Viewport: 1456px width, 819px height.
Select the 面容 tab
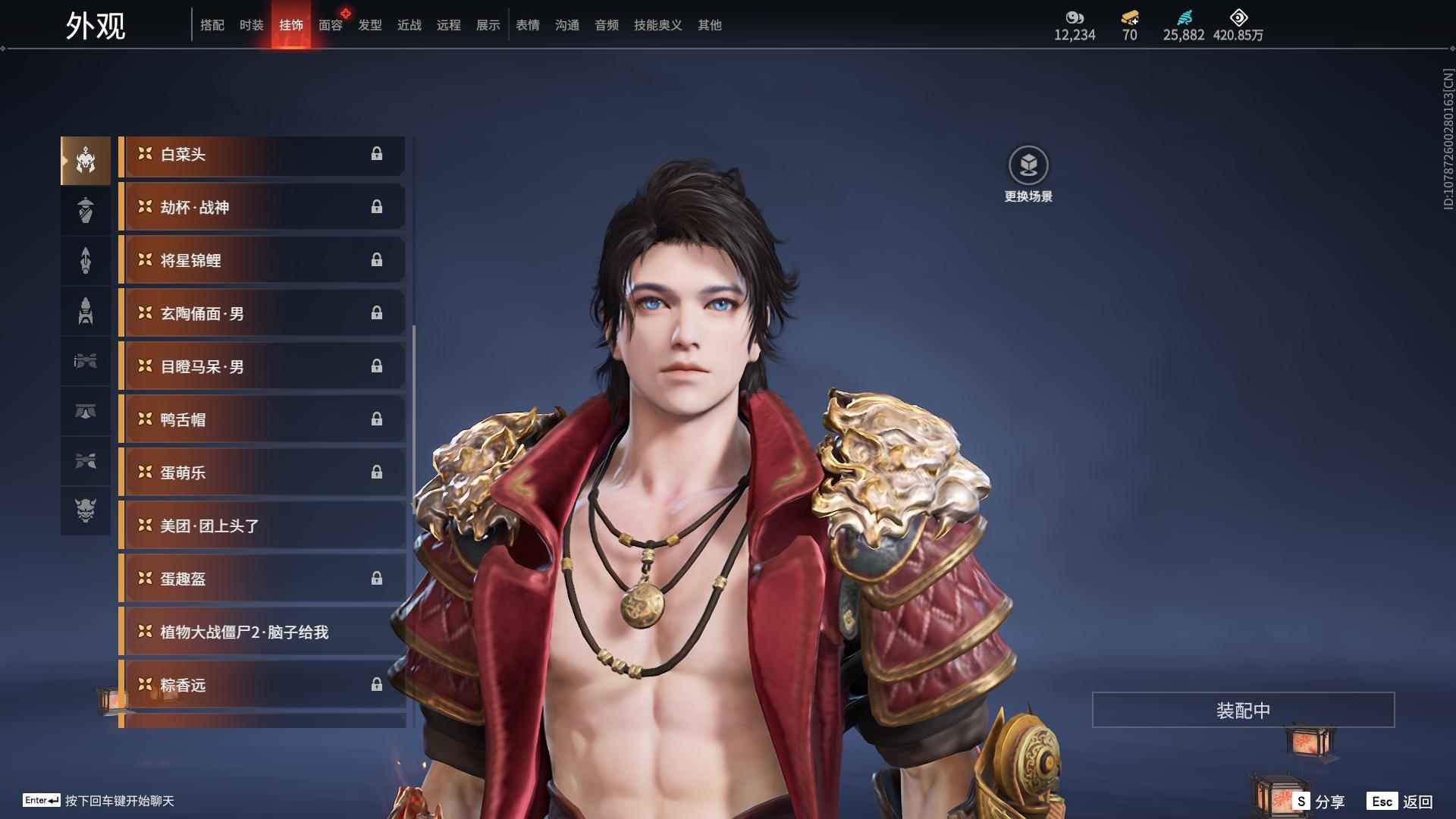tap(330, 25)
